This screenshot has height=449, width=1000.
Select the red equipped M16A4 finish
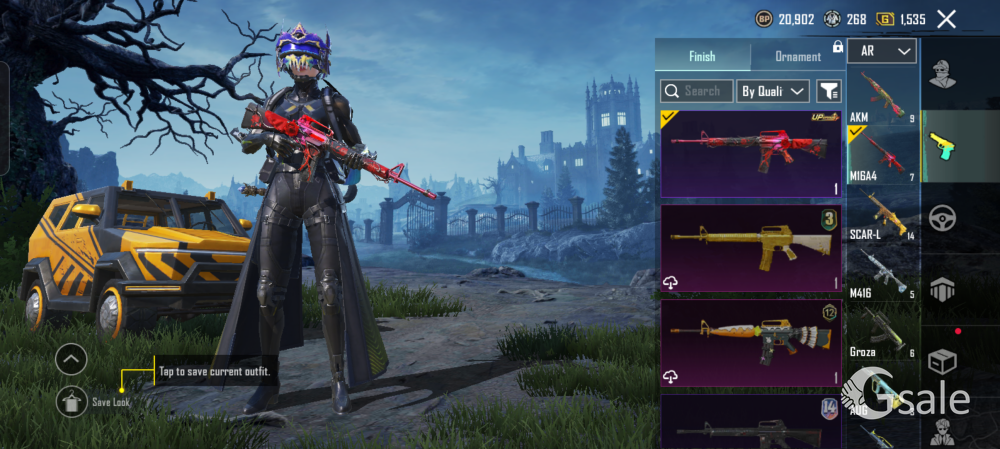click(x=751, y=154)
